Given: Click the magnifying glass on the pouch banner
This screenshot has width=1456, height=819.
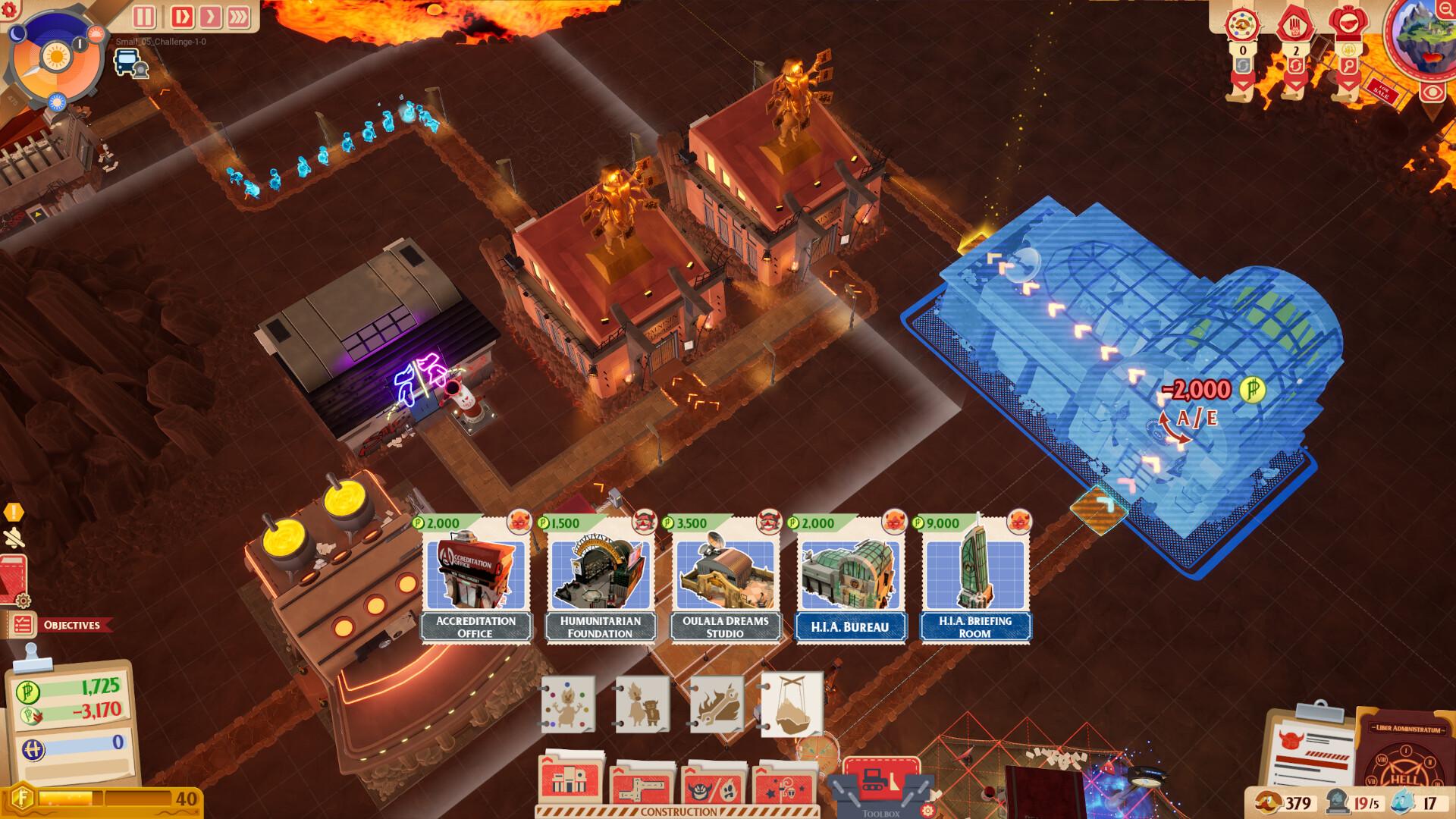Looking at the screenshot, I should (x=1348, y=66).
